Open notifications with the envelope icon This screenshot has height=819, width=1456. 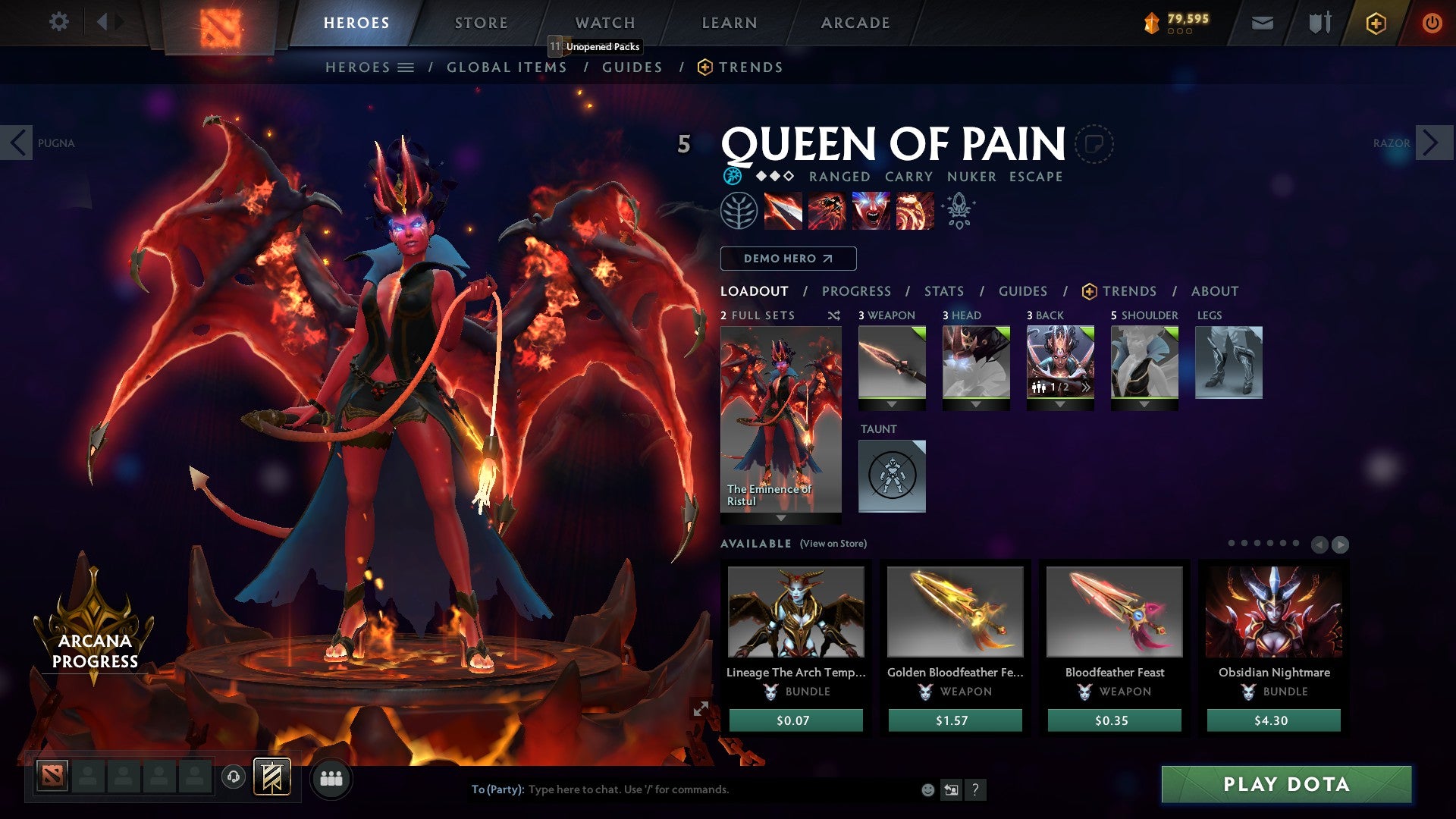1262,22
